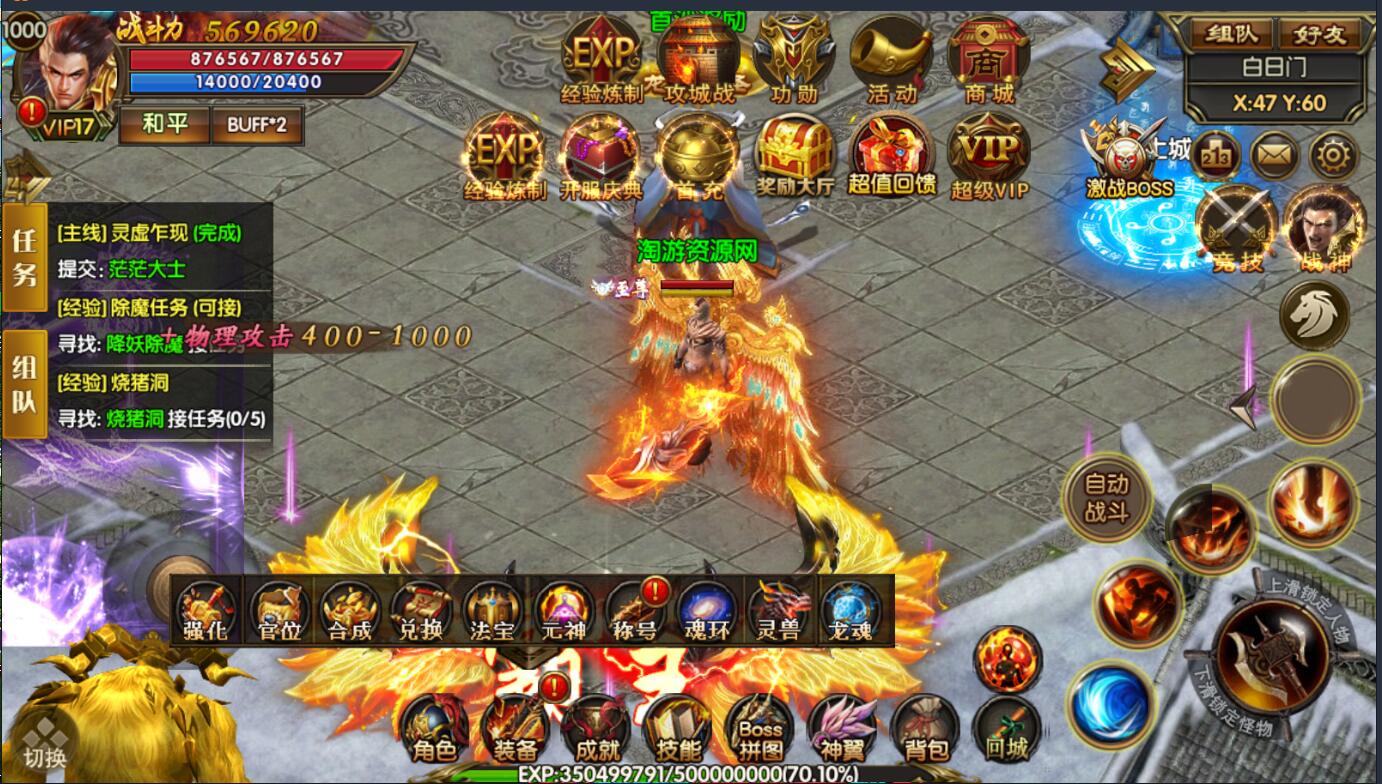Switch to the 组队 side tab

24,385
